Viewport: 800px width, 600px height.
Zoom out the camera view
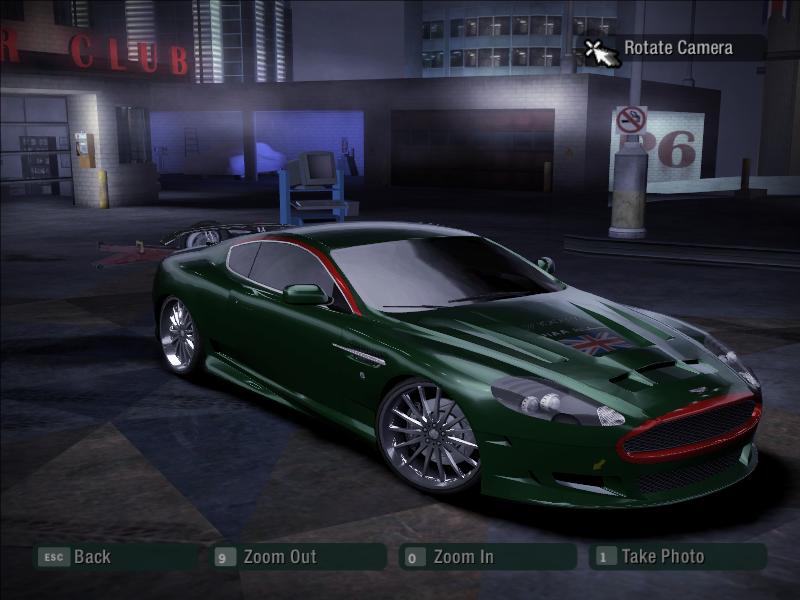point(279,557)
